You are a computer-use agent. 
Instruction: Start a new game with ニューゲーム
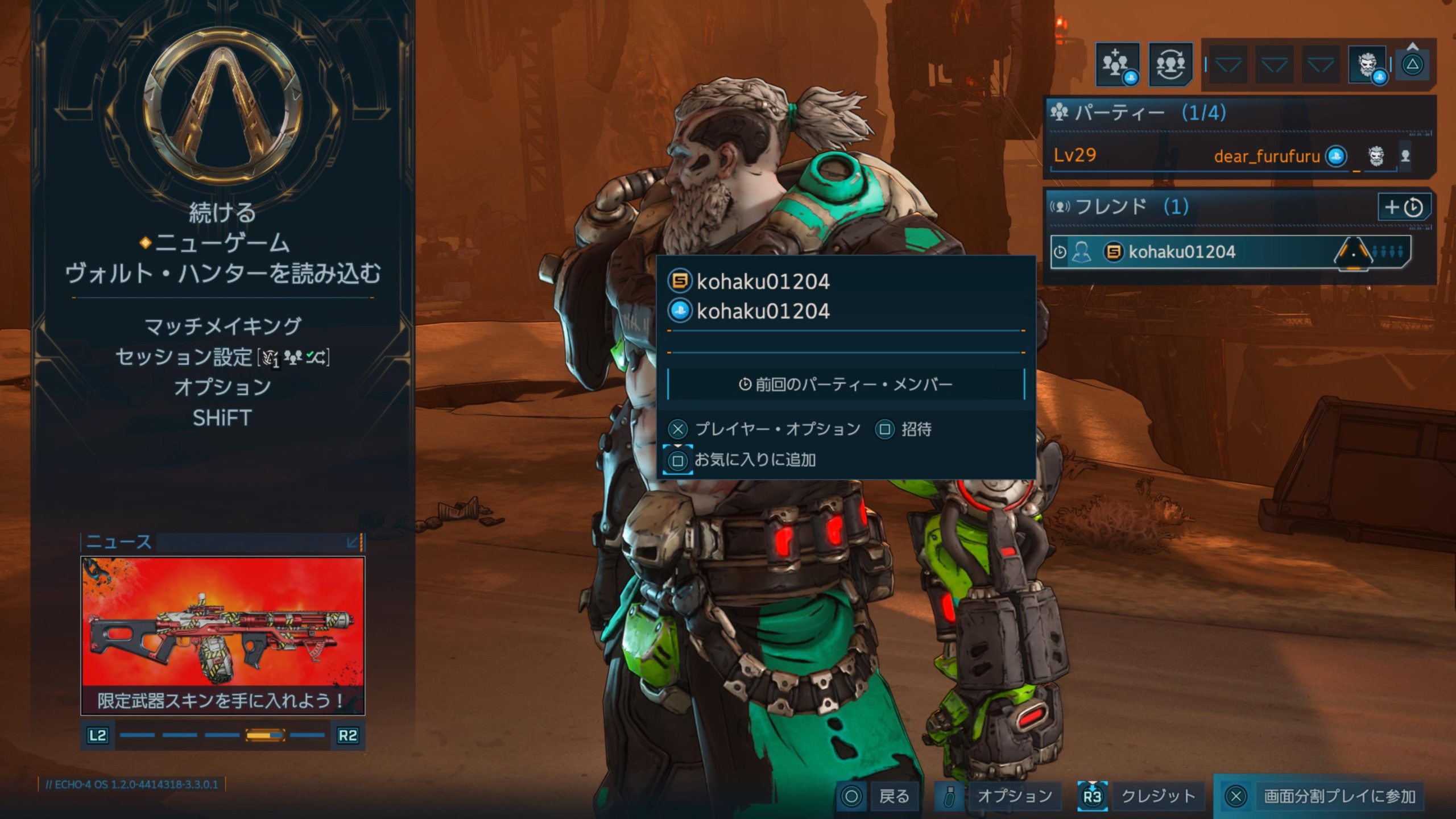(x=222, y=243)
